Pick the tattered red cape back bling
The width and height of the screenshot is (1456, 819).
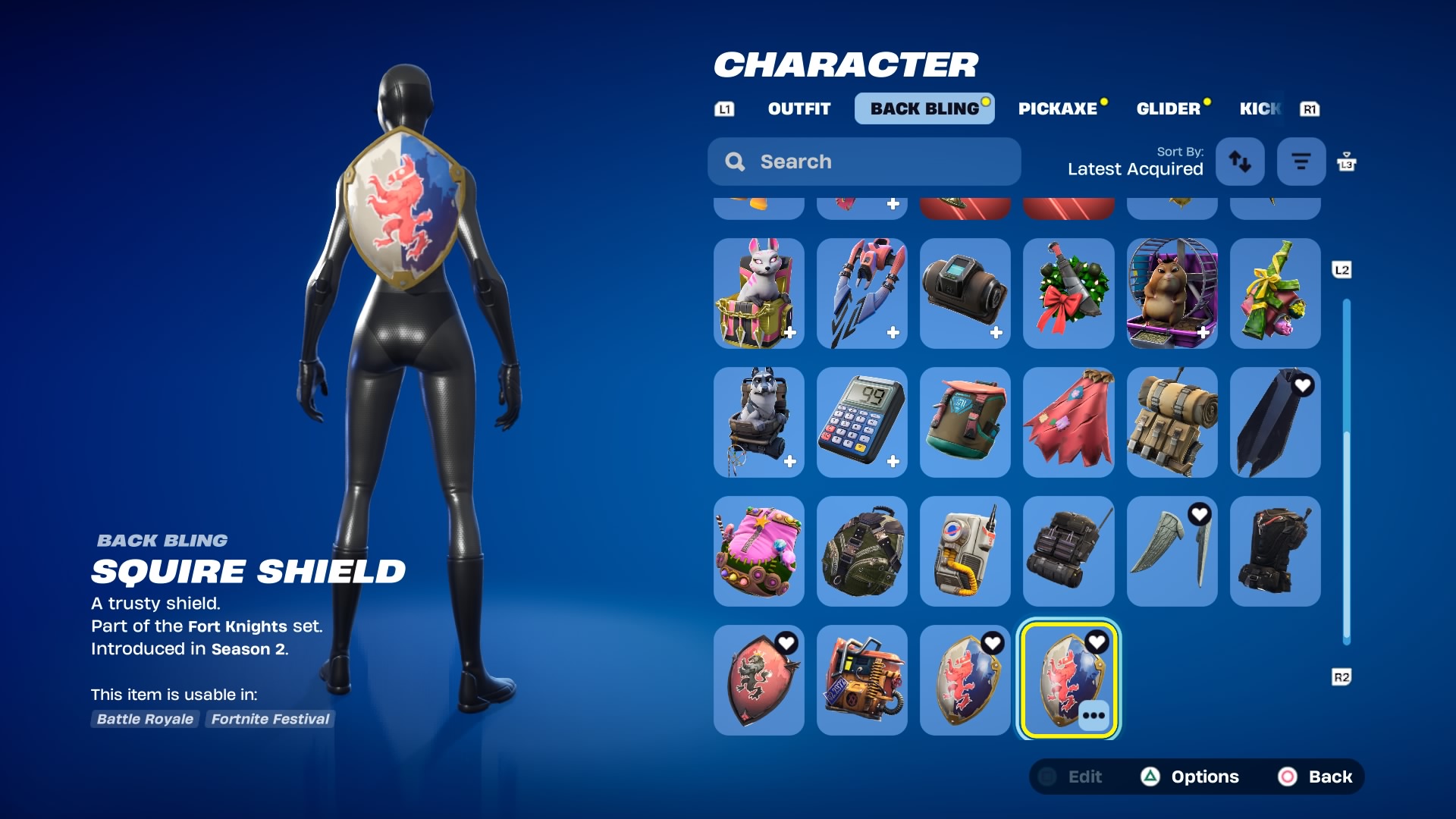click(x=1068, y=422)
